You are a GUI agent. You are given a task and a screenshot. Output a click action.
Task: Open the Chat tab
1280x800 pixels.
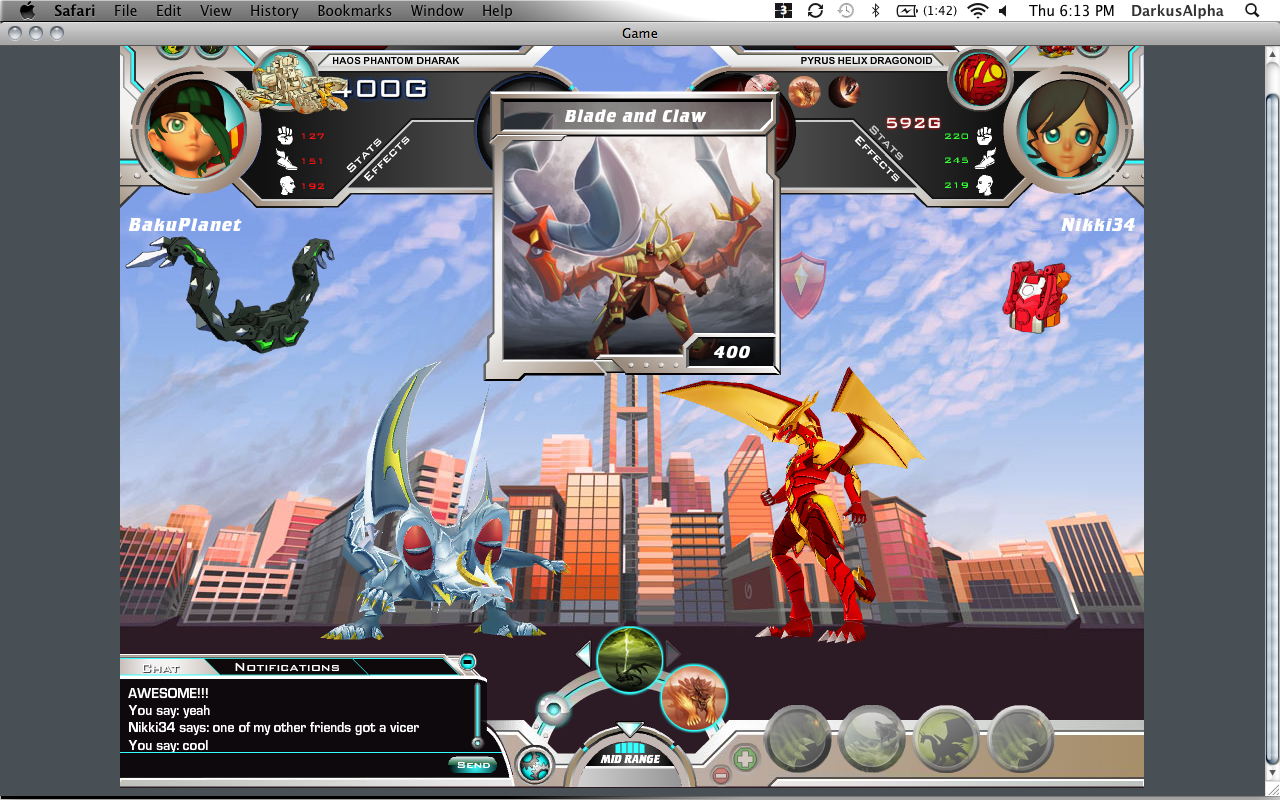pos(161,667)
